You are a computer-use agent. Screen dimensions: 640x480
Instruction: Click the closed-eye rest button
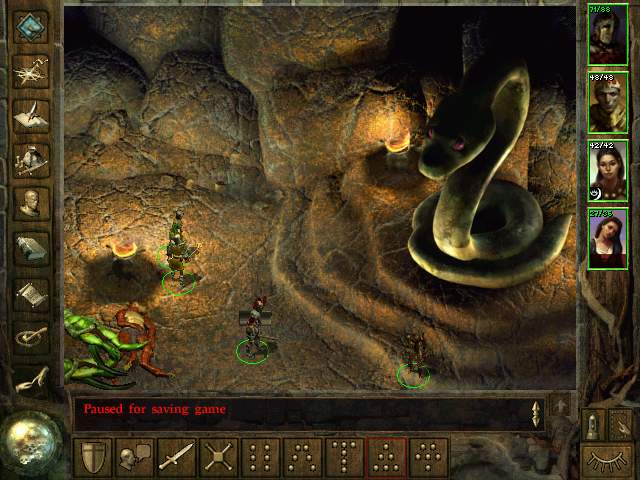pyautogui.click(x=607, y=462)
